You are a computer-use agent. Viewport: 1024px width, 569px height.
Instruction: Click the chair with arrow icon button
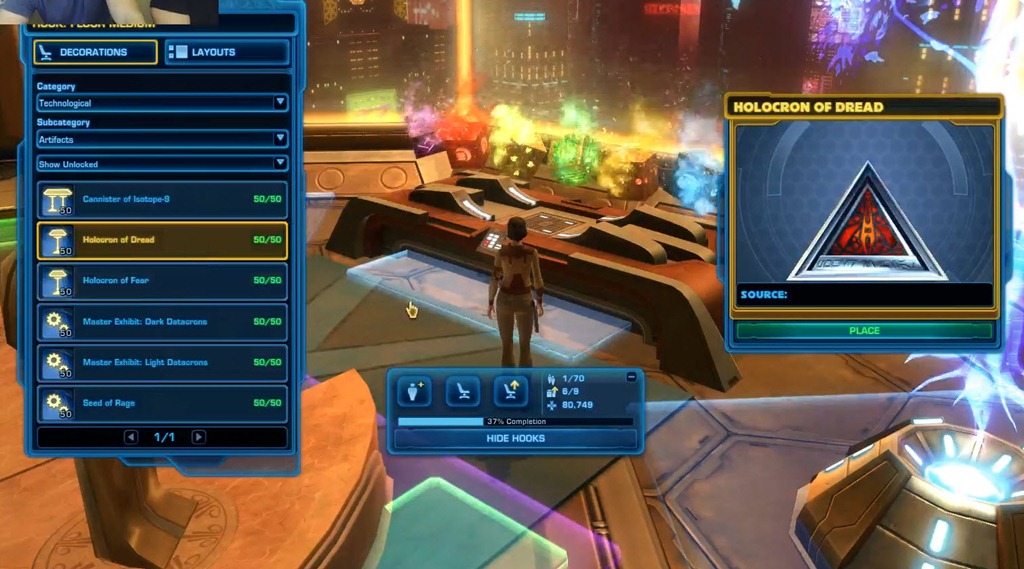510,391
